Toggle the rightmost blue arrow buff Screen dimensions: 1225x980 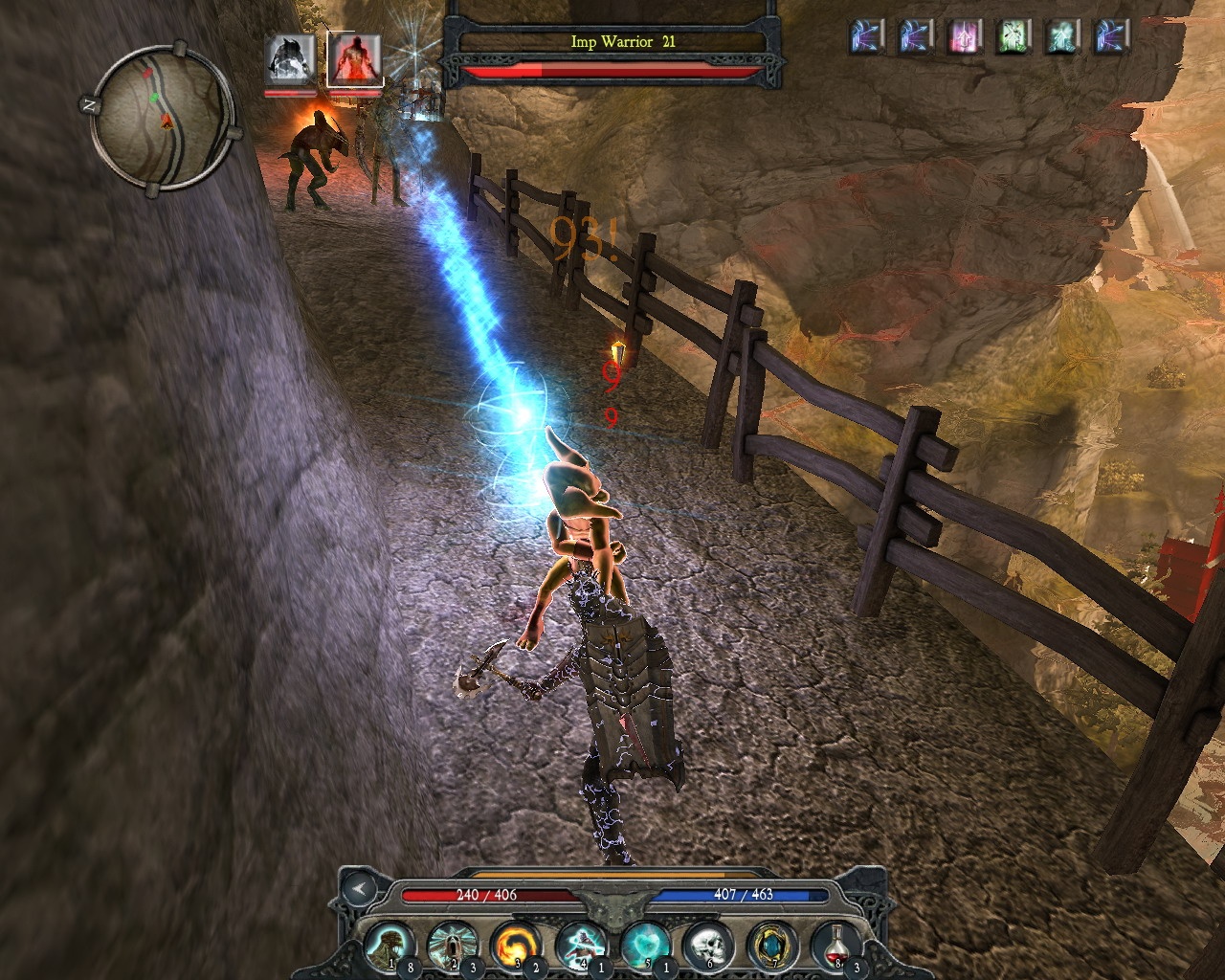point(1108,40)
